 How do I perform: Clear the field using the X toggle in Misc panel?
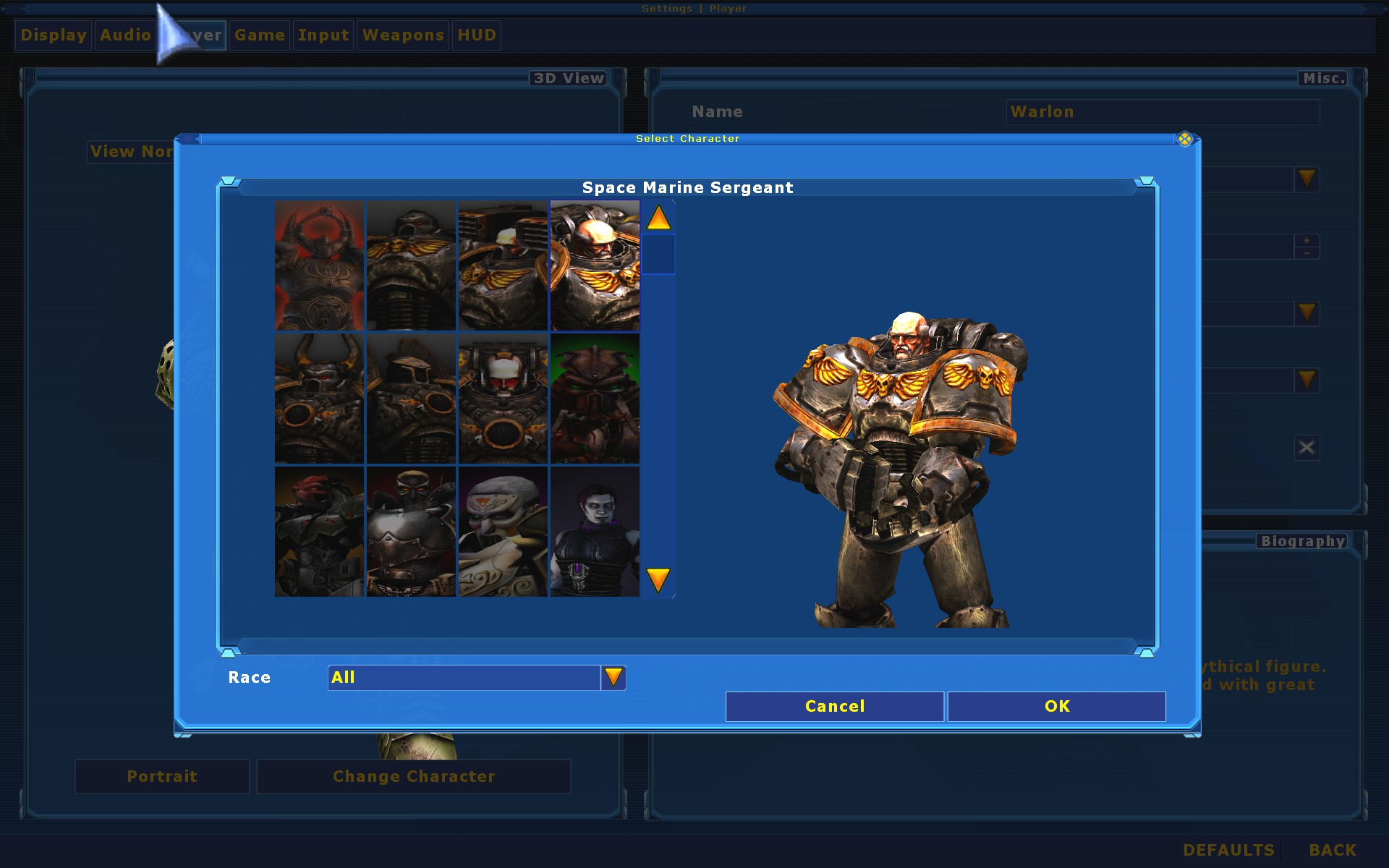tap(1306, 447)
